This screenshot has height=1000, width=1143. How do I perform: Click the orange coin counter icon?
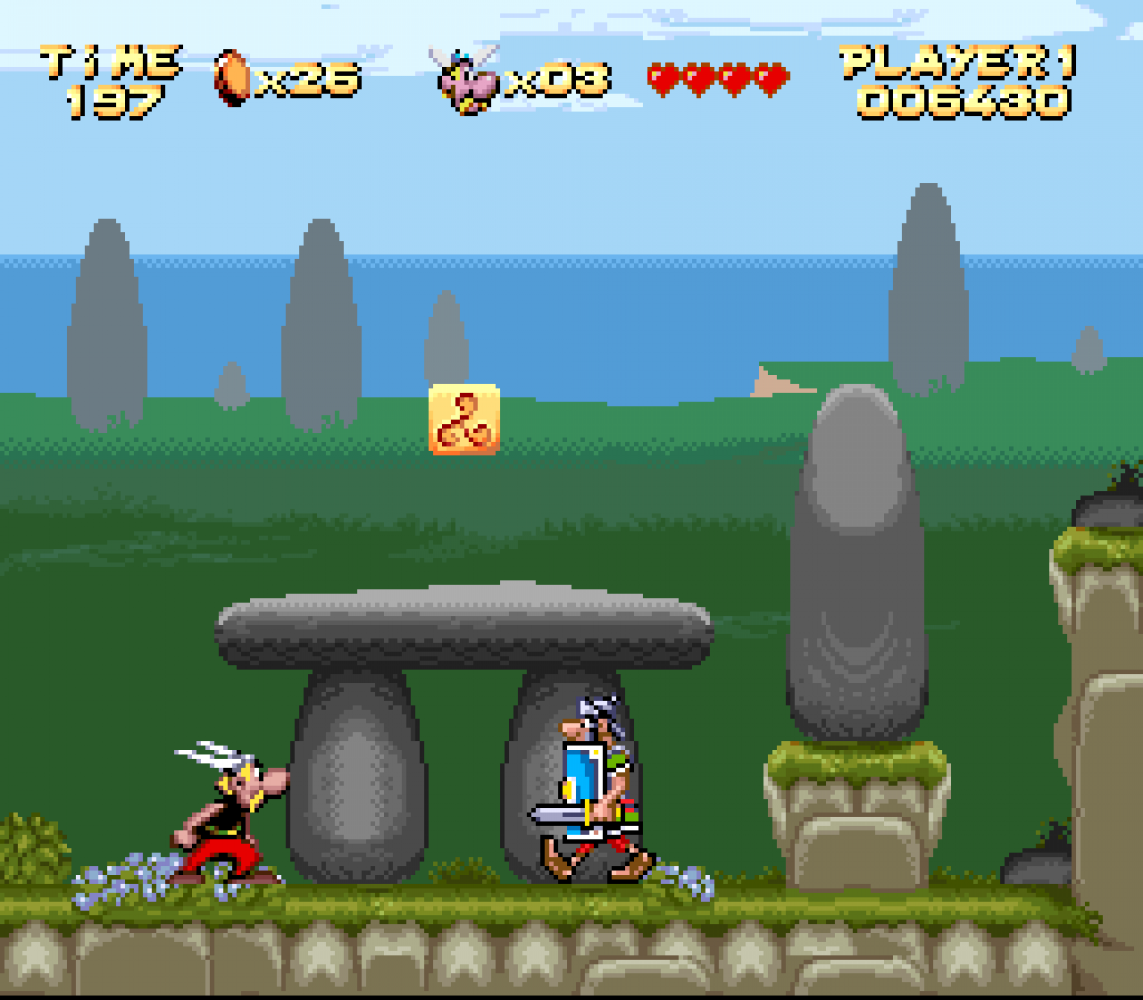[x=232, y=77]
